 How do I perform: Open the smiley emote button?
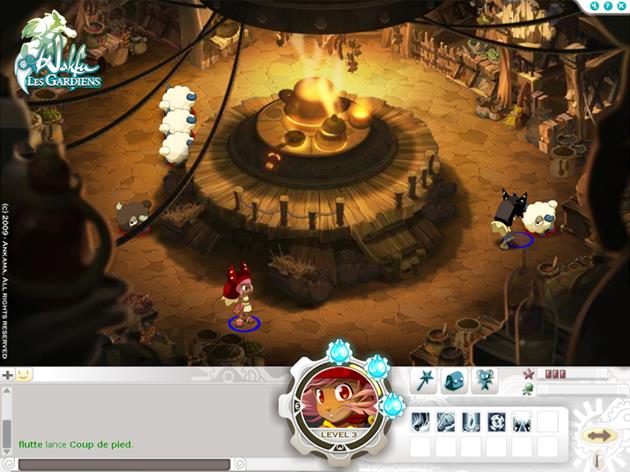(x=23, y=375)
